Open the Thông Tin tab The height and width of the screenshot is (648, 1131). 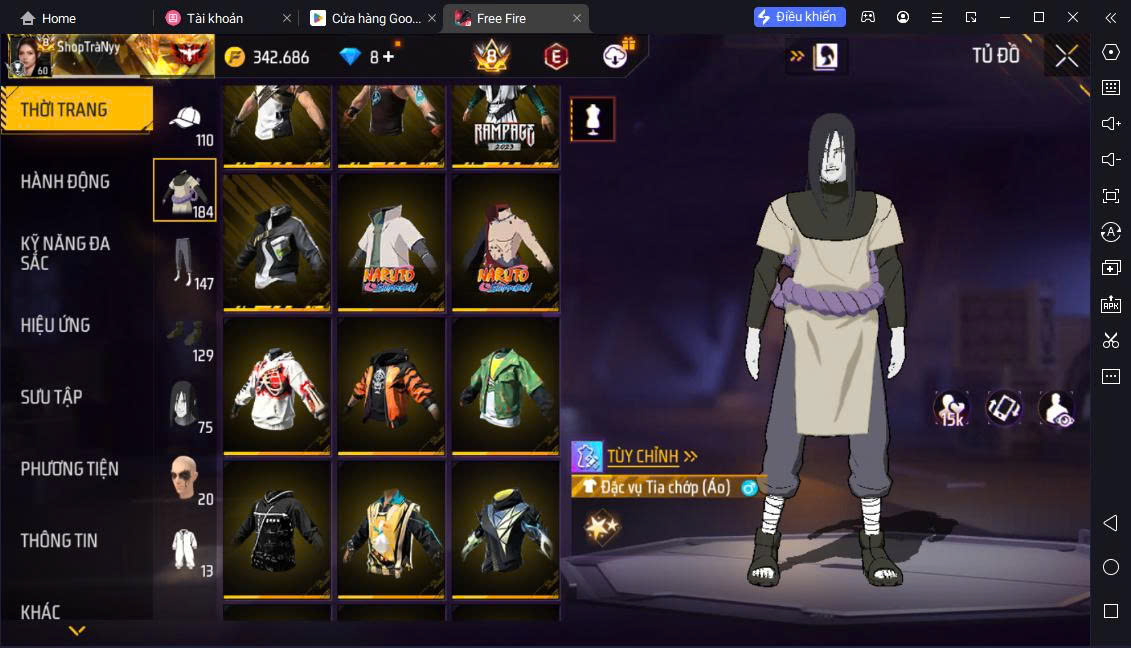[x=59, y=541]
